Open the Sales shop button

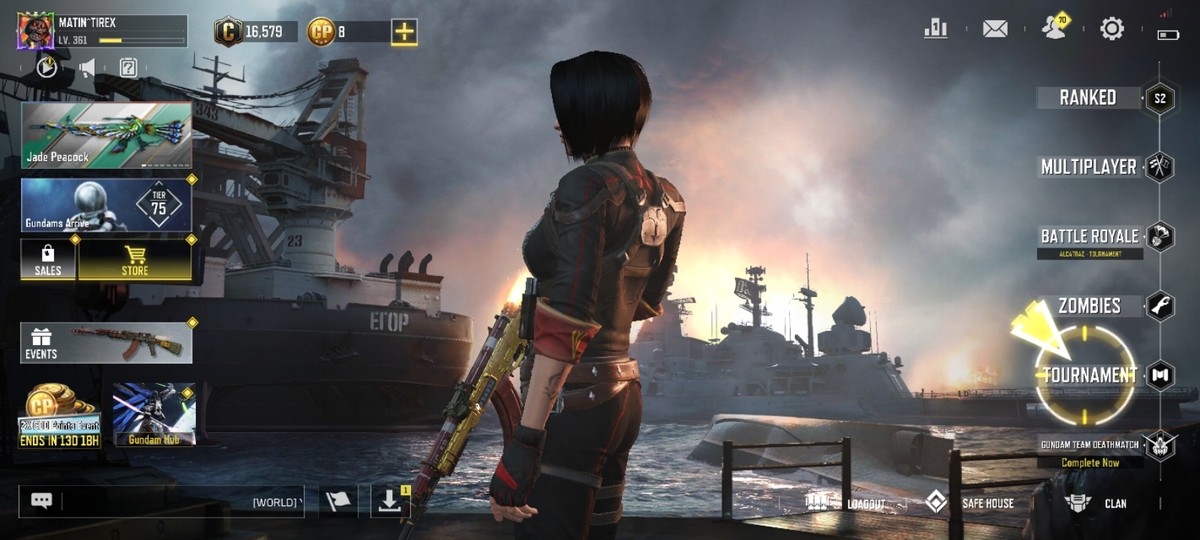click(48, 259)
